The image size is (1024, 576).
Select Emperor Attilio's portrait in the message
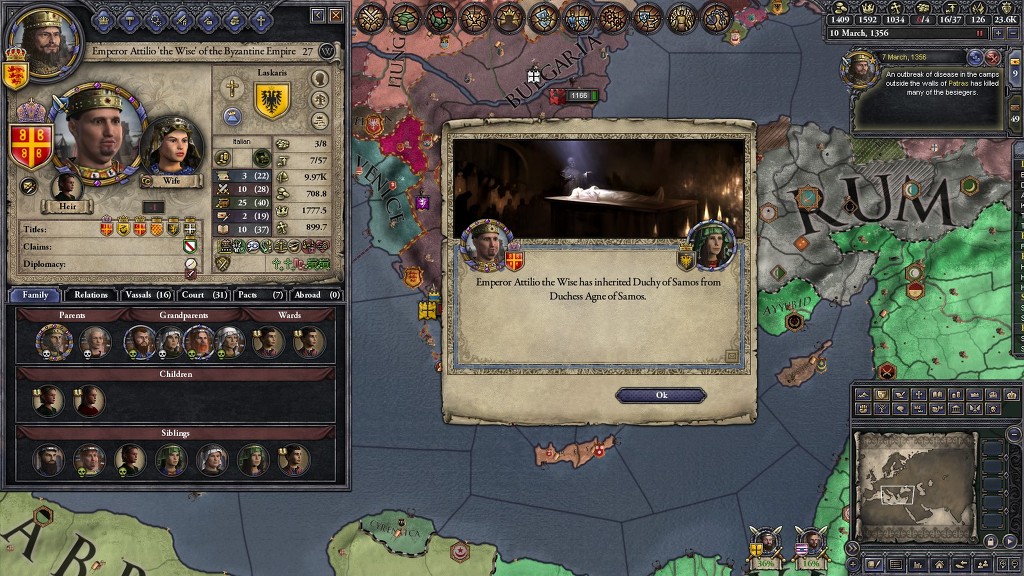pyautogui.click(x=487, y=245)
